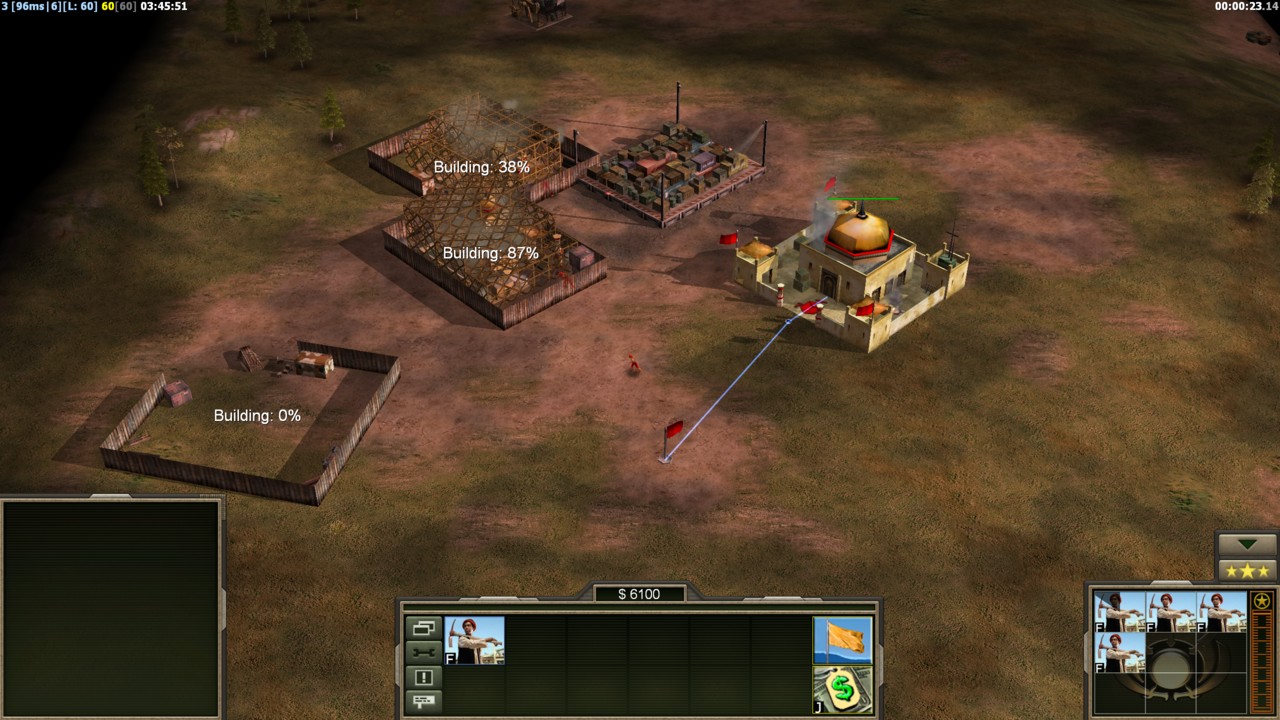Collapse the panel with the down-arrow button
The width and height of the screenshot is (1280, 720).
1248,544
